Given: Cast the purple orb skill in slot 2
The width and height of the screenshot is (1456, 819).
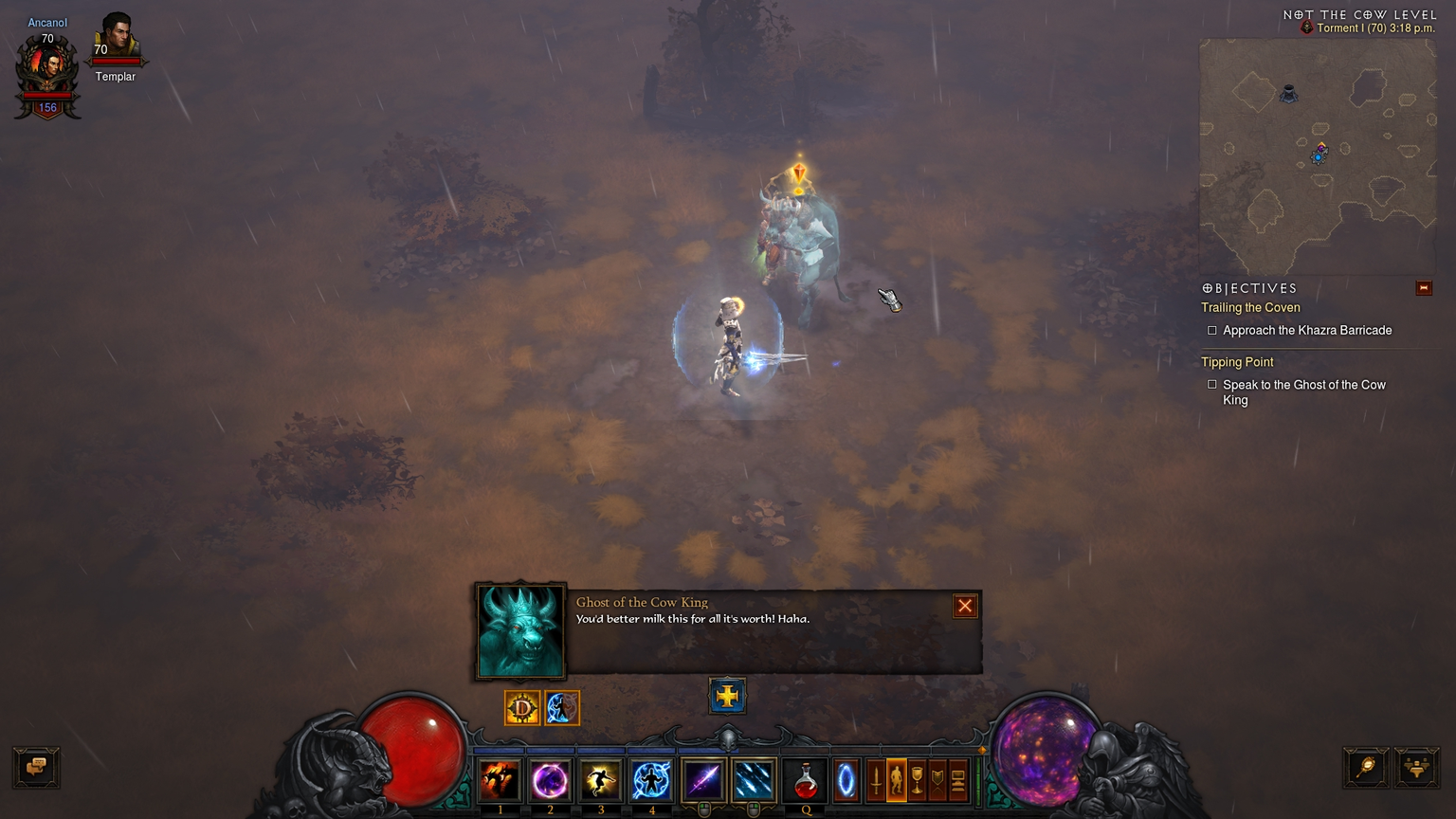Looking at the screenshot, I should tap(550, 780).
